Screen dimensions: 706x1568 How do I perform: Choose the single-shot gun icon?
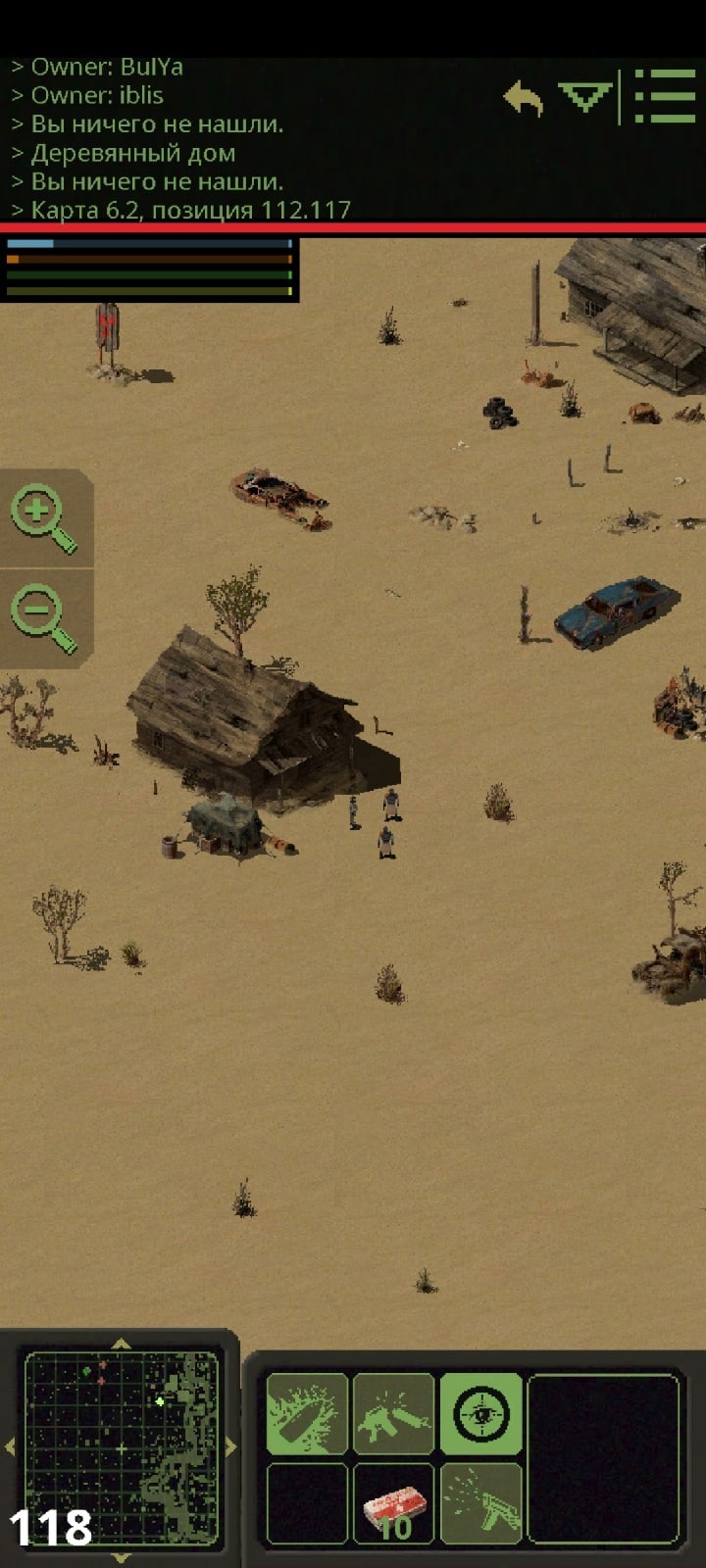[393, 1413]
